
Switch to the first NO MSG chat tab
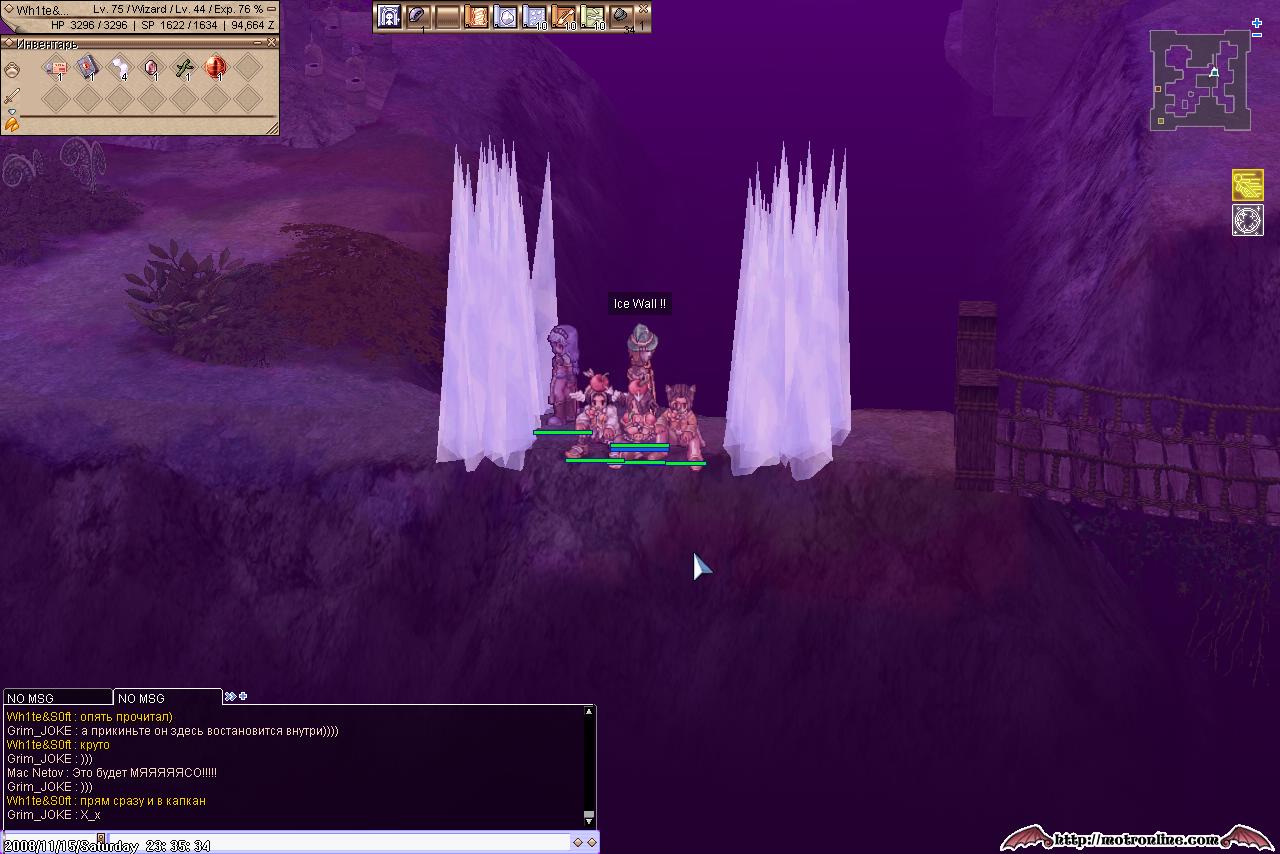pos(57,698)
